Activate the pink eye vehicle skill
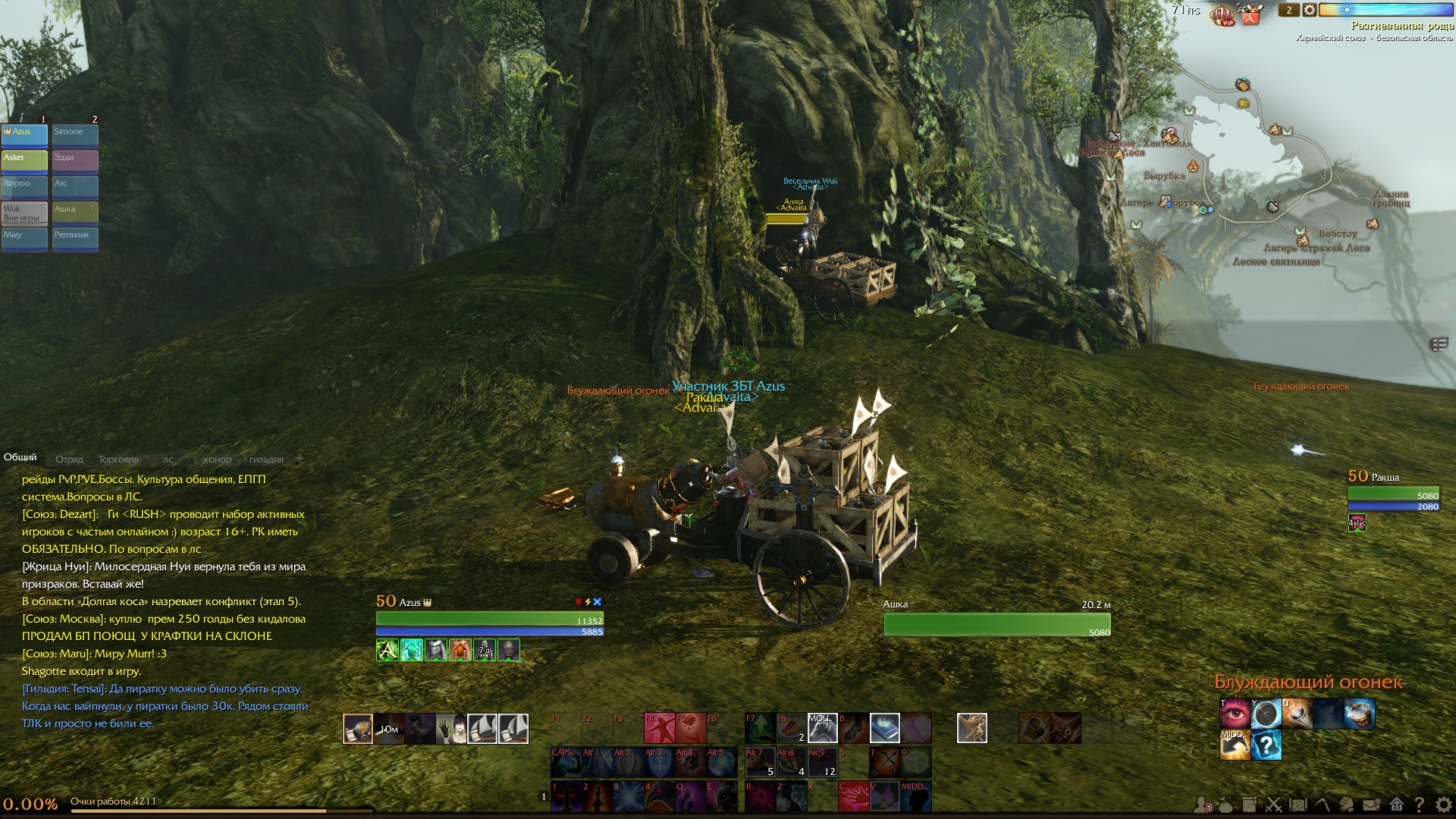 coord(1235,714)
